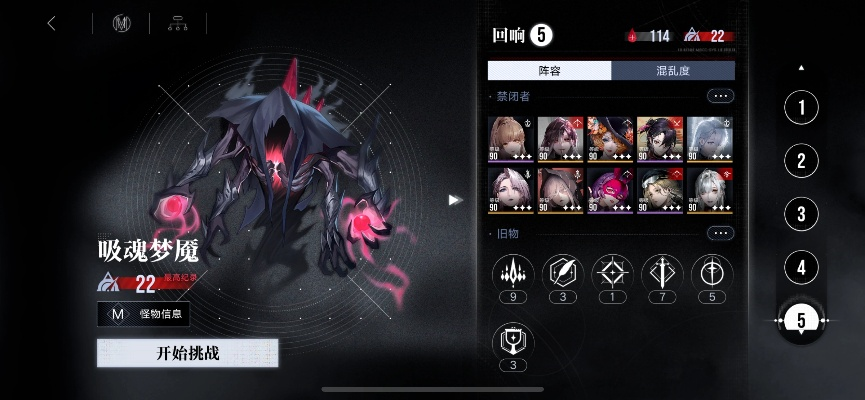The height and width of the screenshot is (400, 865).
Task: Select the trophy cup relic icon
Action: tap(512, 341)
